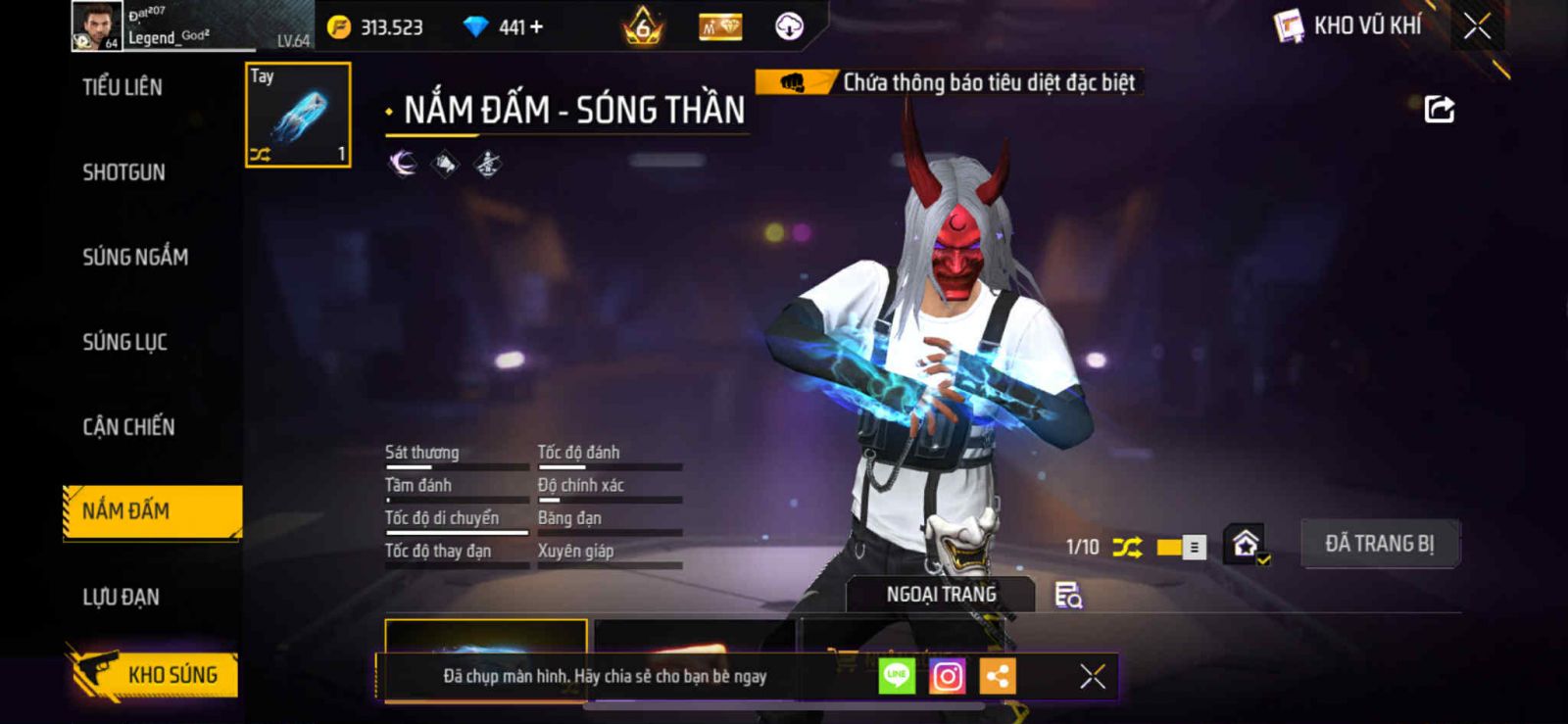Dismiss the screenshot share banner
1568x724 pixels.
[x=1092, y=676]
